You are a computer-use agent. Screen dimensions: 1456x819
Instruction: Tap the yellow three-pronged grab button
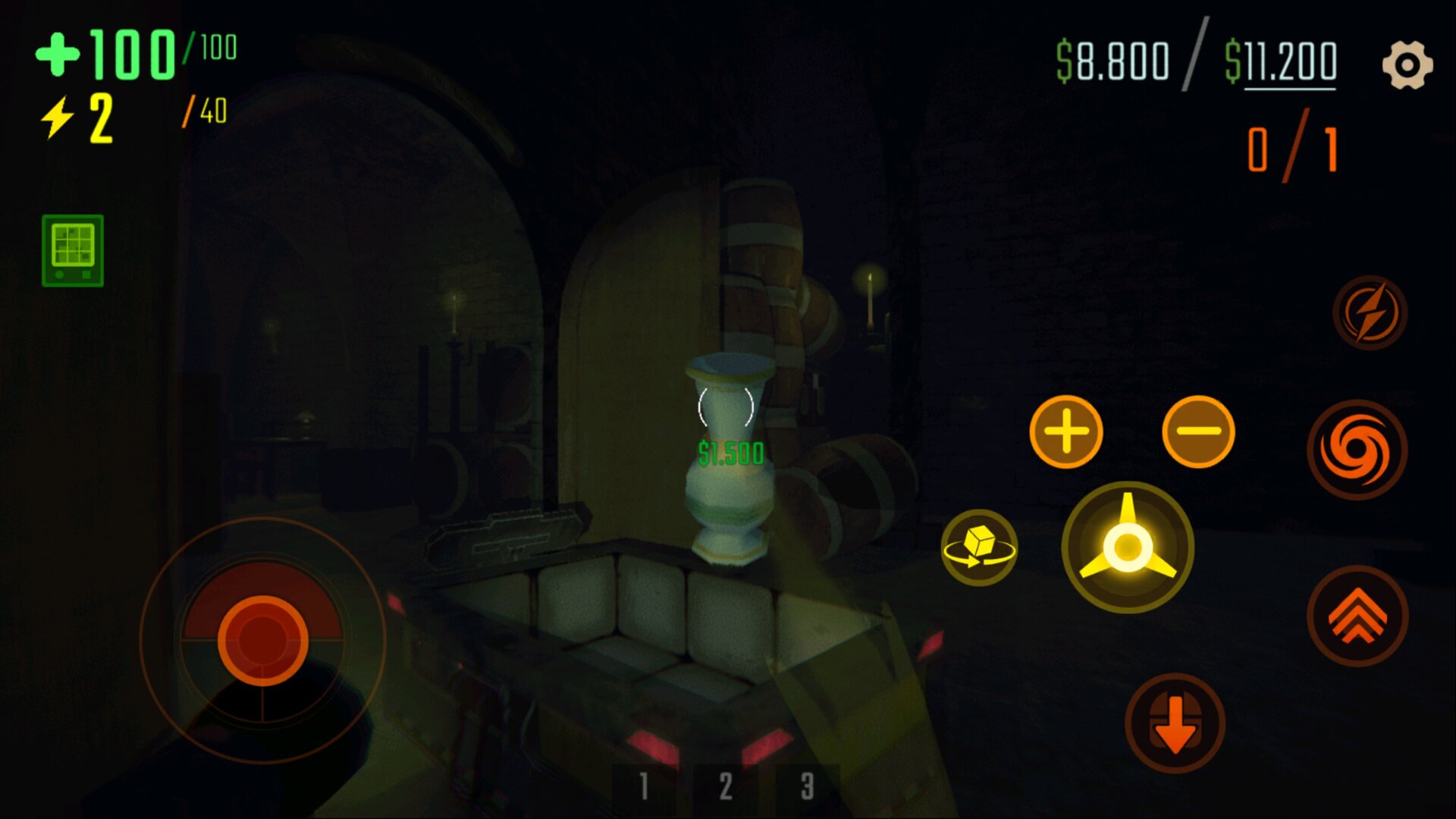point(1128,546)
